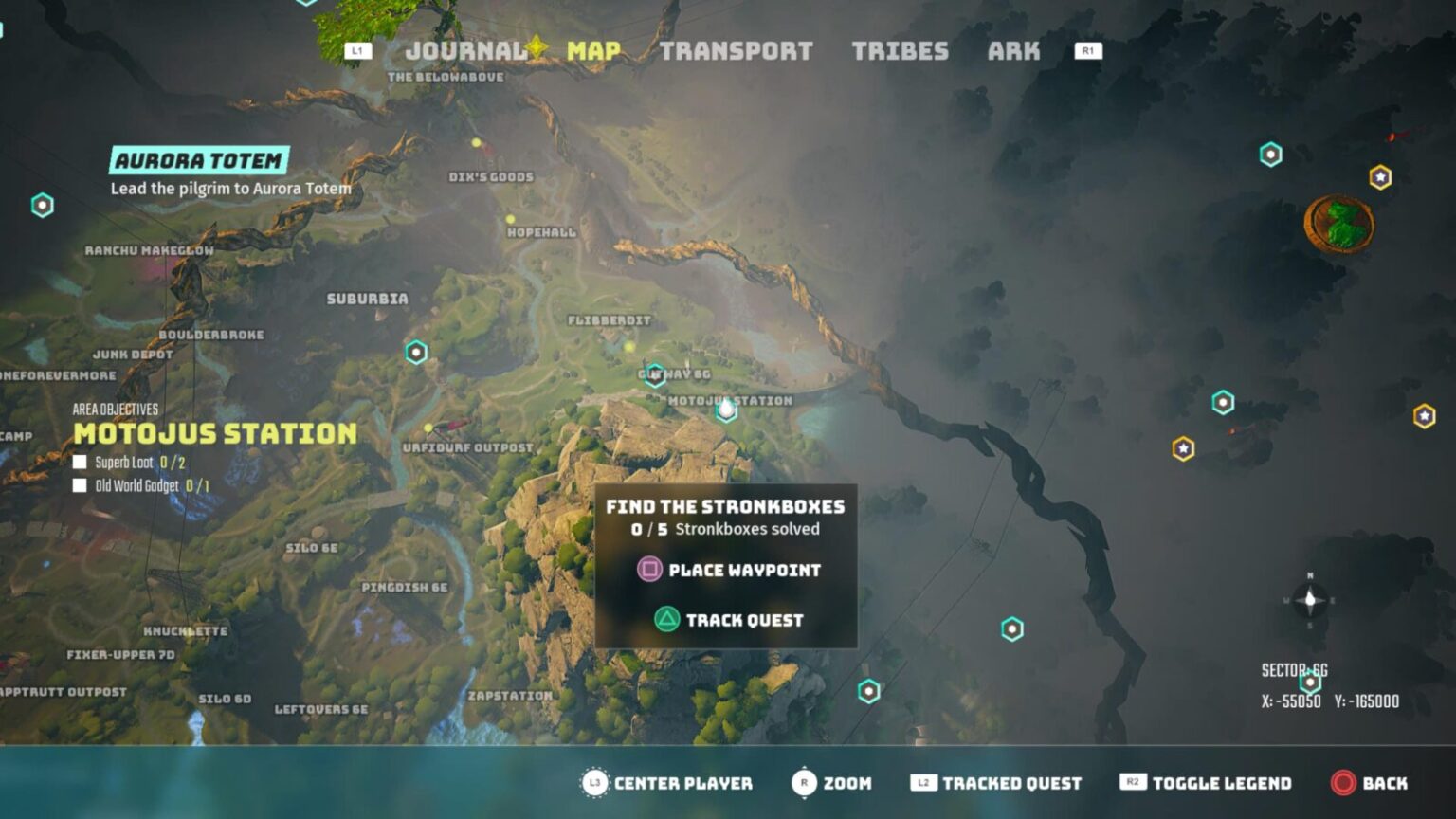
Task: Check the Superb Loot objective checkbox
Action: pyautogui.click(x=81, y=464)
